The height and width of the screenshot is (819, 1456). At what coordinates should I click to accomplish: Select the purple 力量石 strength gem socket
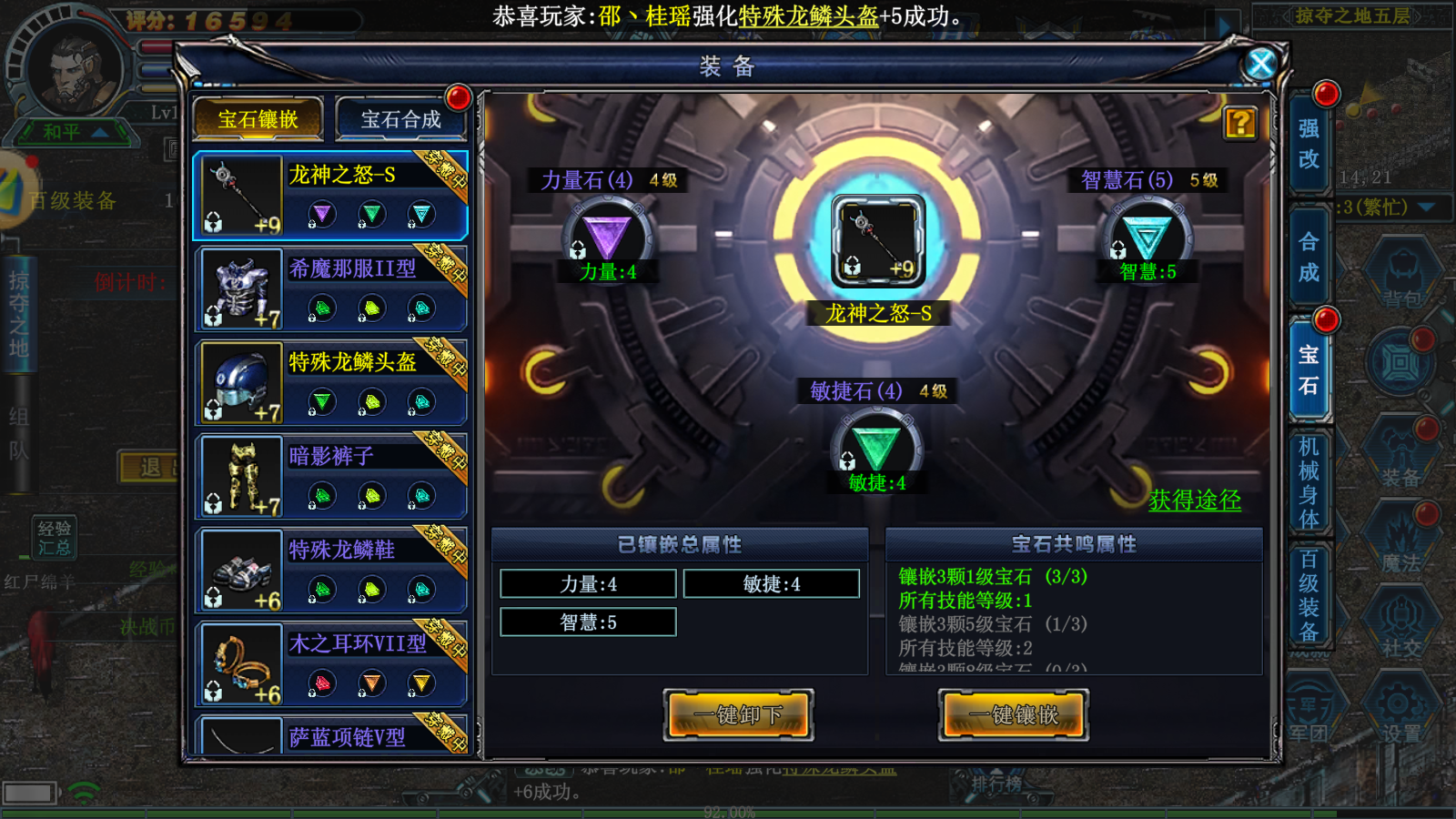tap(607, 235)
